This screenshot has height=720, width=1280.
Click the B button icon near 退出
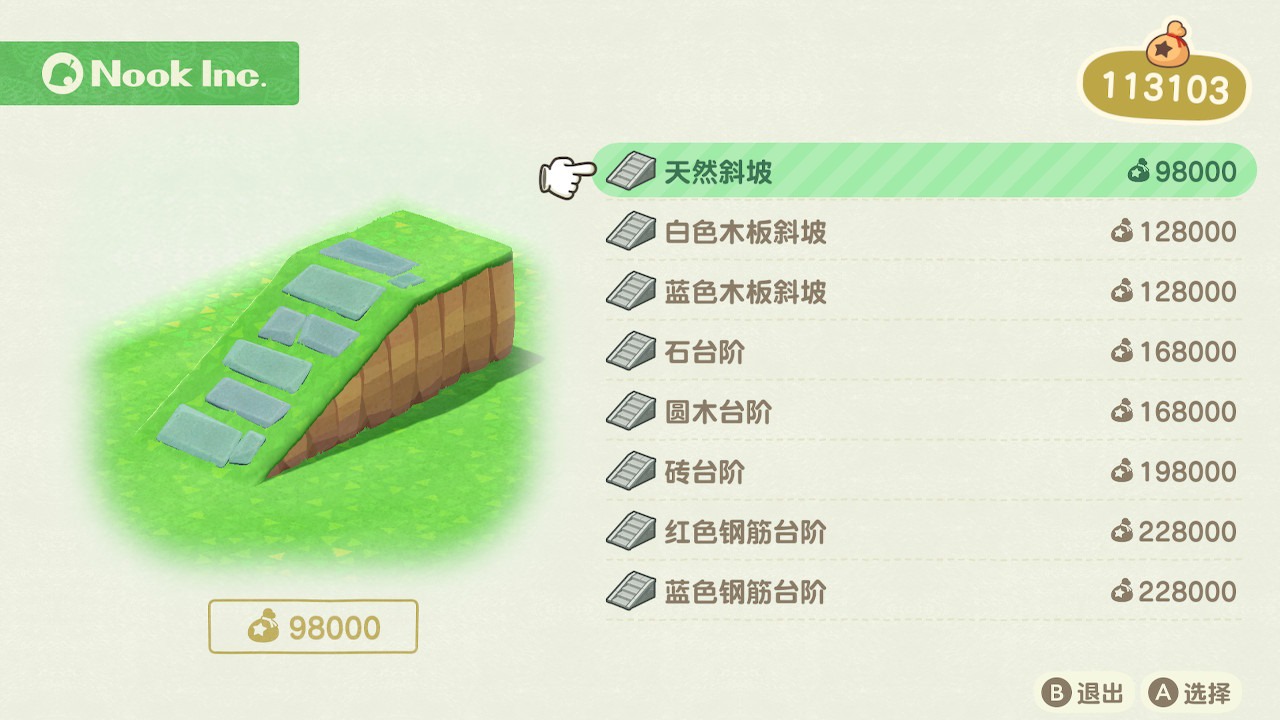[1056, 692]
